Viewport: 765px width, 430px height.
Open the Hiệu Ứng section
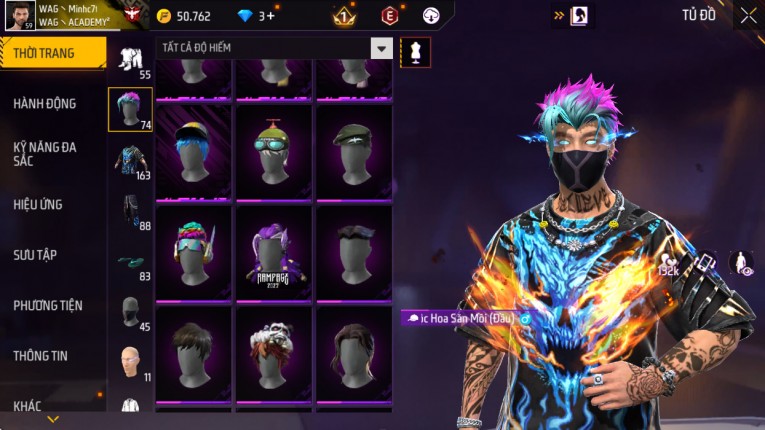click(x=38, y=204)
